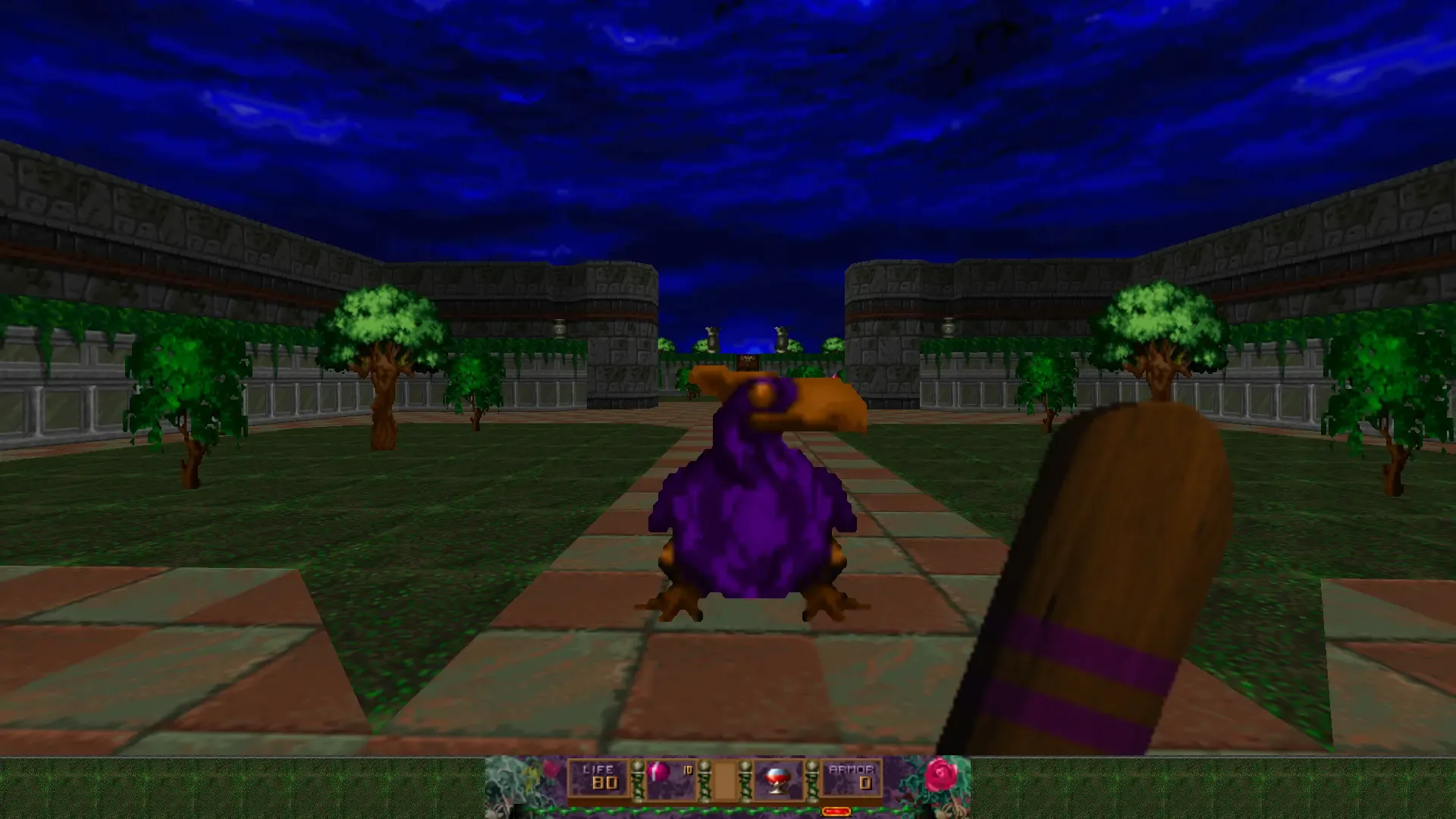This screenshot has height=819, width=1456.
Task: Click the red gauge beneath the status bar
Action: coord(836,811)
